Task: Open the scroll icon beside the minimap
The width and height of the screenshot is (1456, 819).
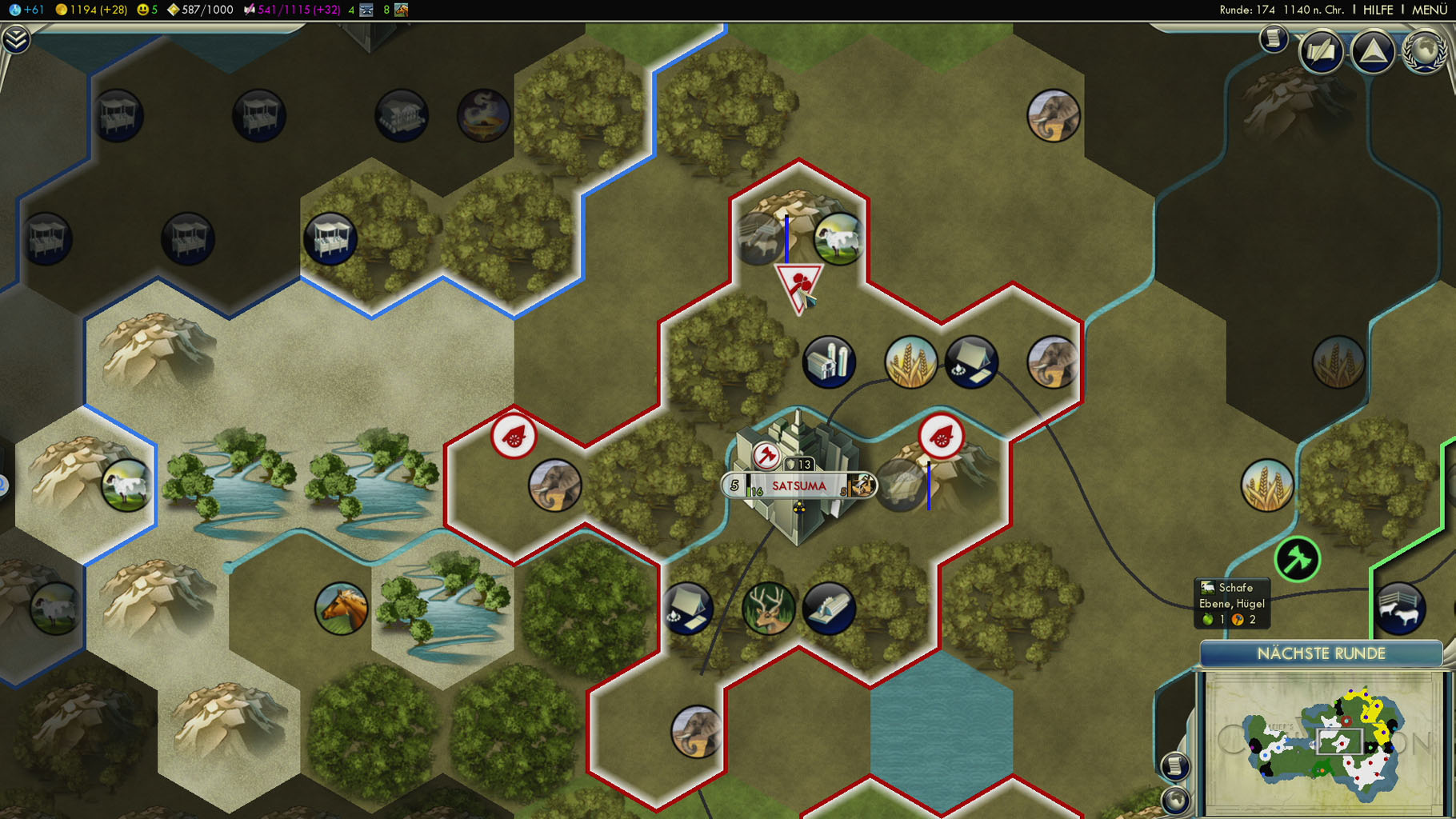Action: click(1174, 765)
